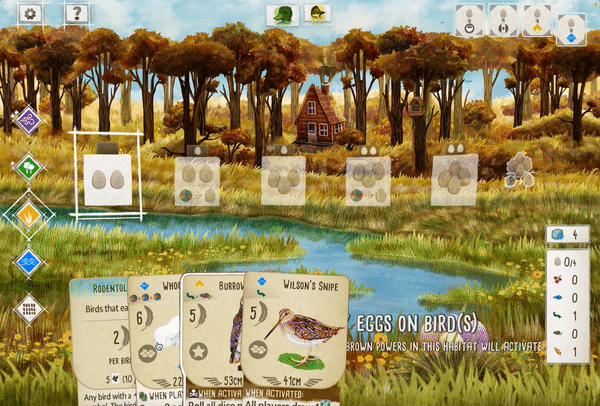Image resolution: width=600 pixels, height=406 pixels.
Task: Open the card count resource panel
Action: coord(567,236)
